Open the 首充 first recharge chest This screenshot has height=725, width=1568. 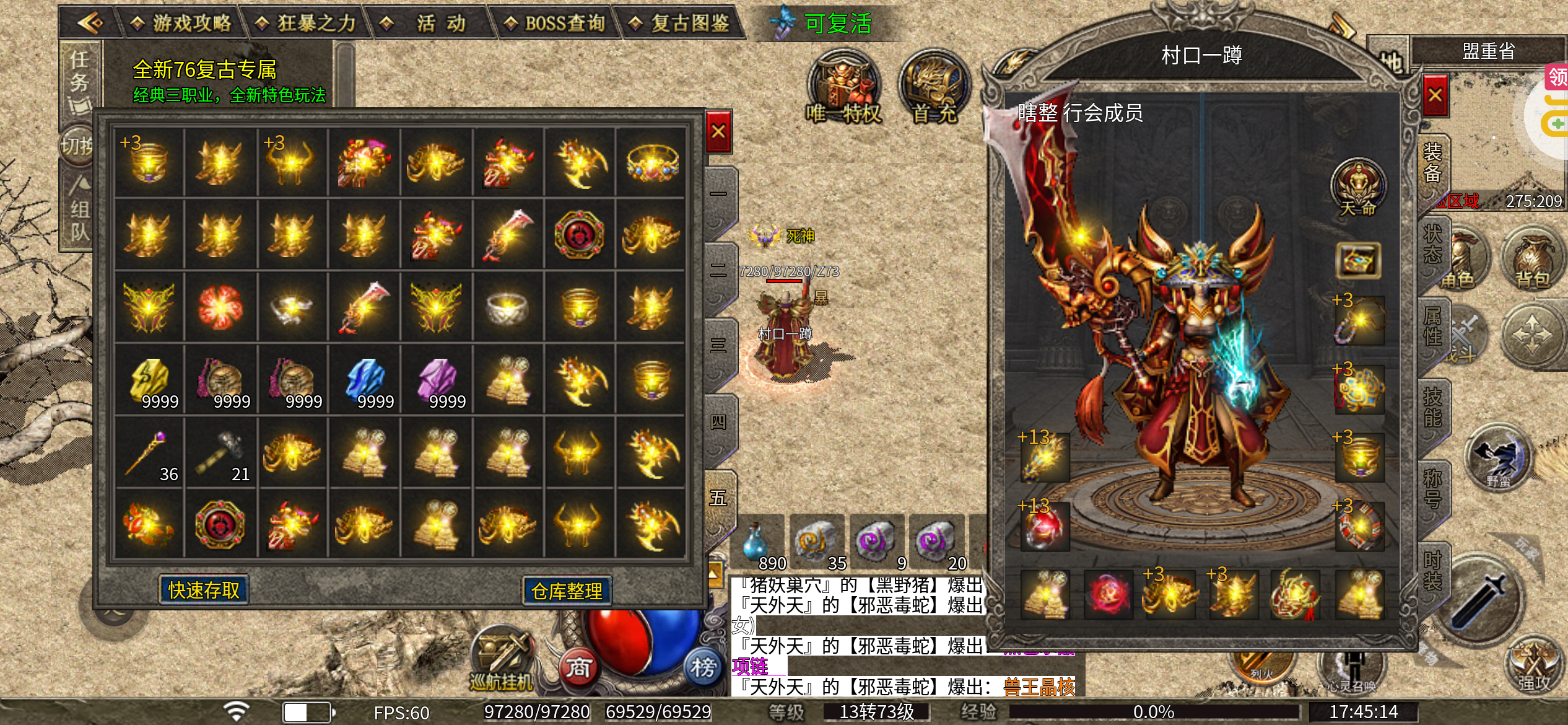(x=934, y=88)
